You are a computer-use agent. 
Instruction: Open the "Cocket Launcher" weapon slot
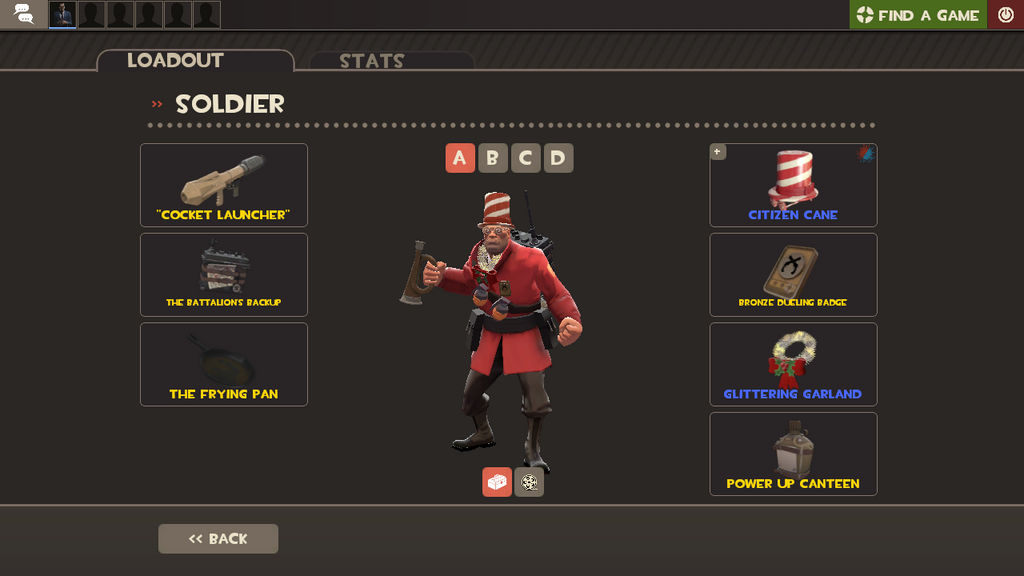click(x=224, y=185)
